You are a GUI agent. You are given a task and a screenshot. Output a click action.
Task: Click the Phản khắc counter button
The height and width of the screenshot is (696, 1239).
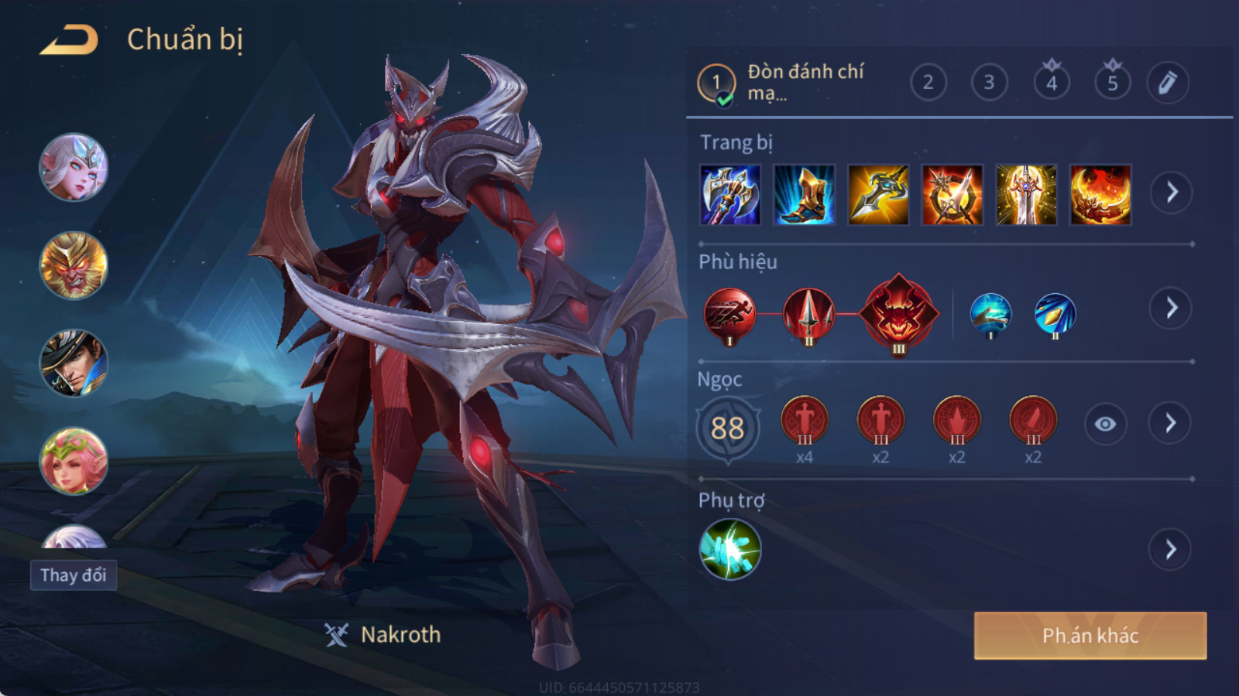point(1090,636)
